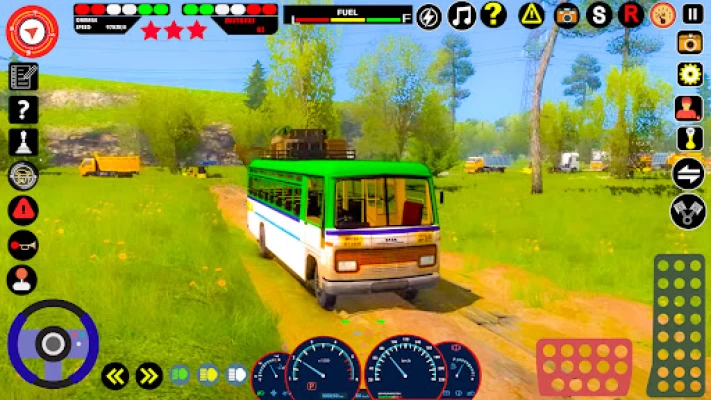This screenshot has width=711, height=400.
Task: Activate the right turn indicator arrows
Action: (x=149, y=376)
